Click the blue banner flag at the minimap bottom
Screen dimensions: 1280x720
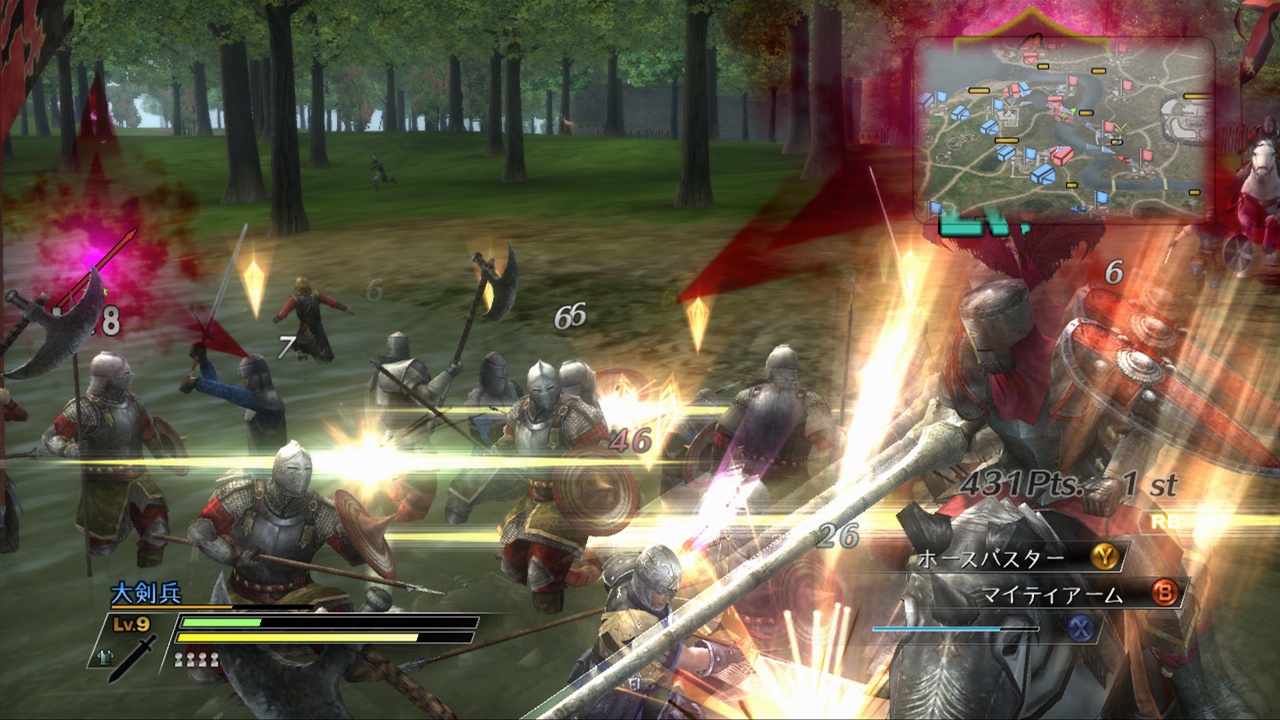(1100, 197)
